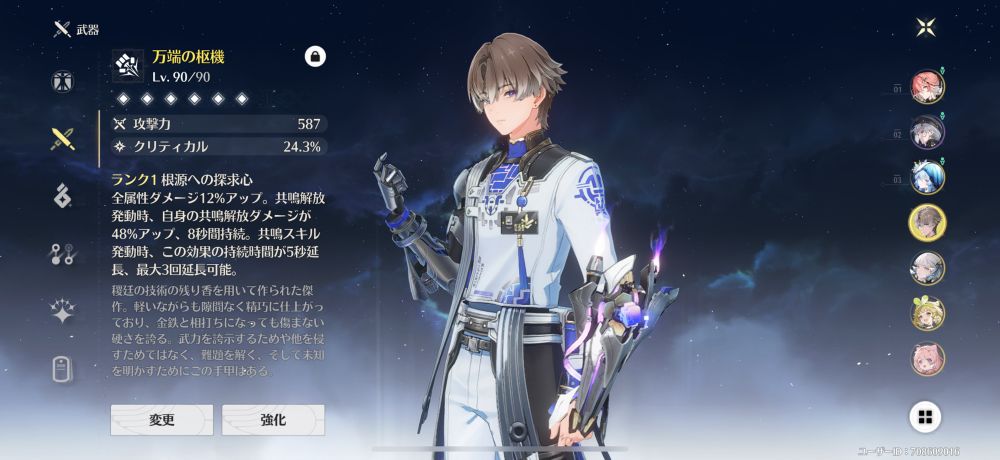Image resolution: width=1000 pixels, height=460 pixels.
Task: Choose the silver-haired character portrait
Action: click(x=927, y=268)
